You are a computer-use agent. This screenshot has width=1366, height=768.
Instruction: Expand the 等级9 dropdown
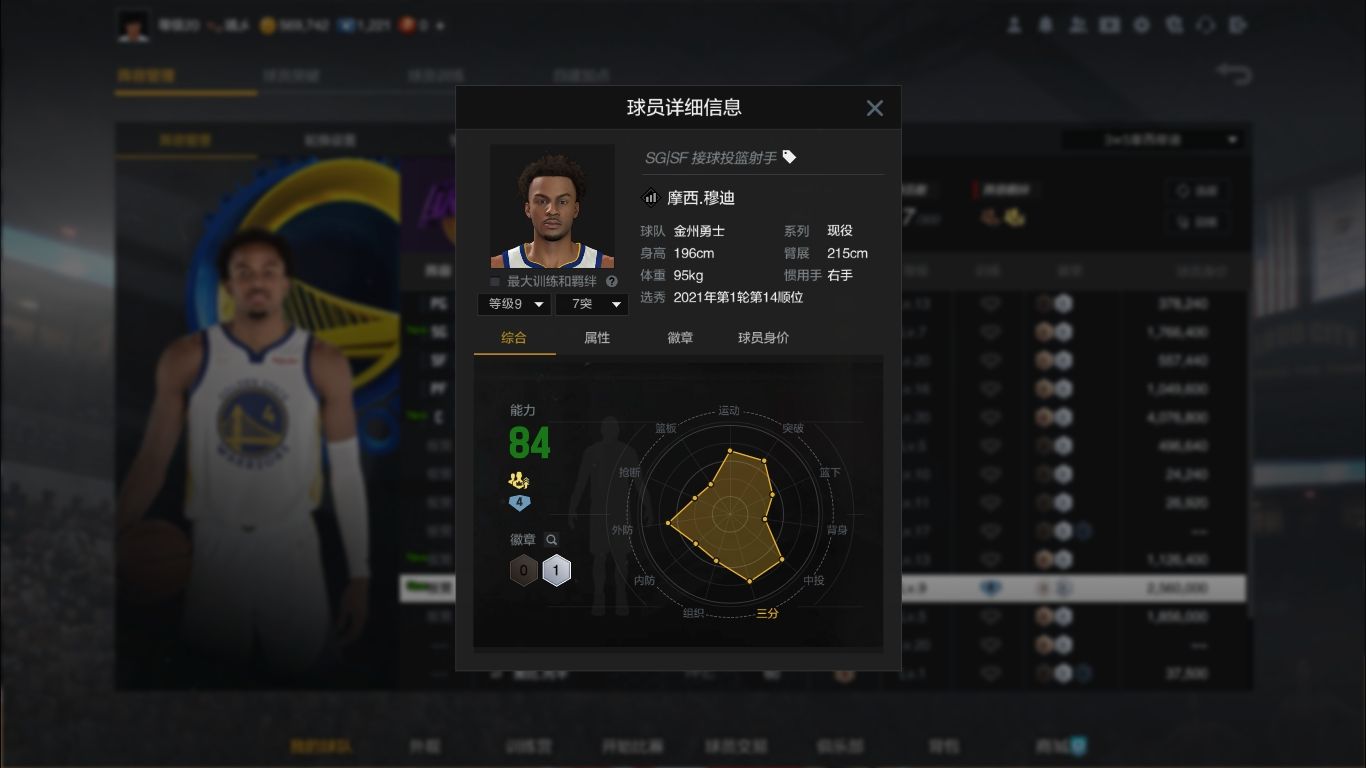pos(513,304)
